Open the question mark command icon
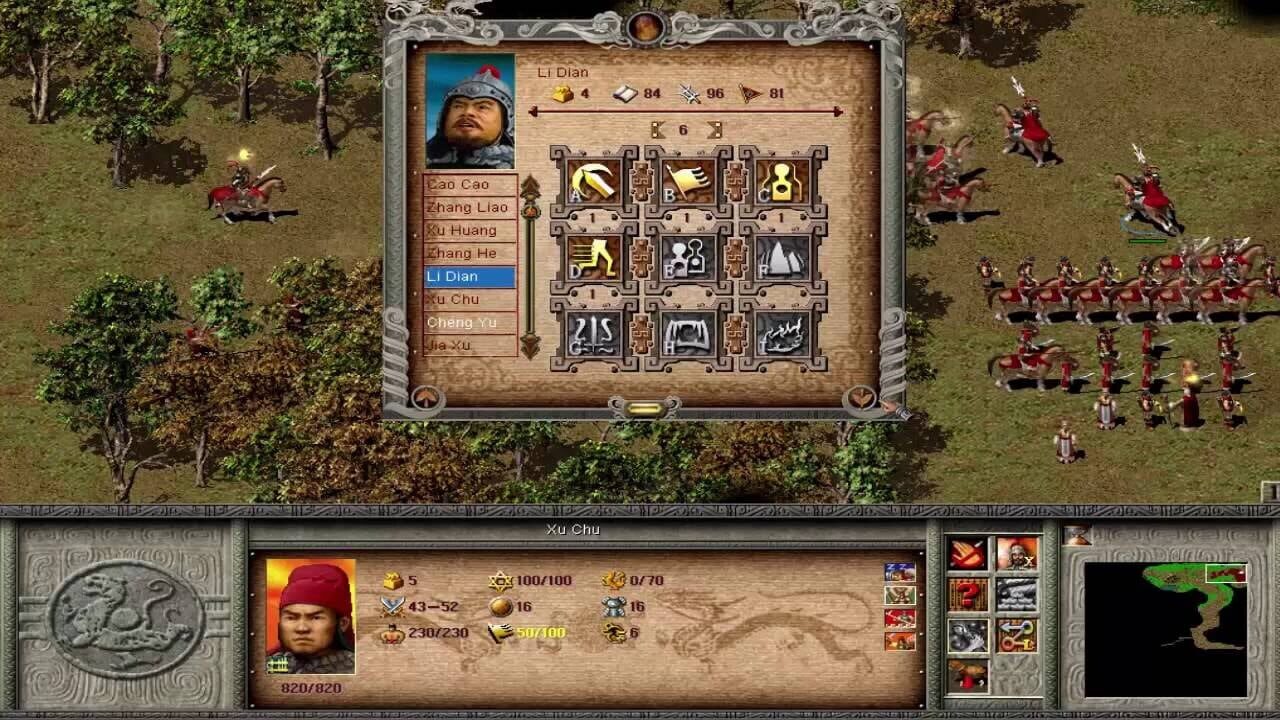The image size is (1280, 720). tap(967, 593)
